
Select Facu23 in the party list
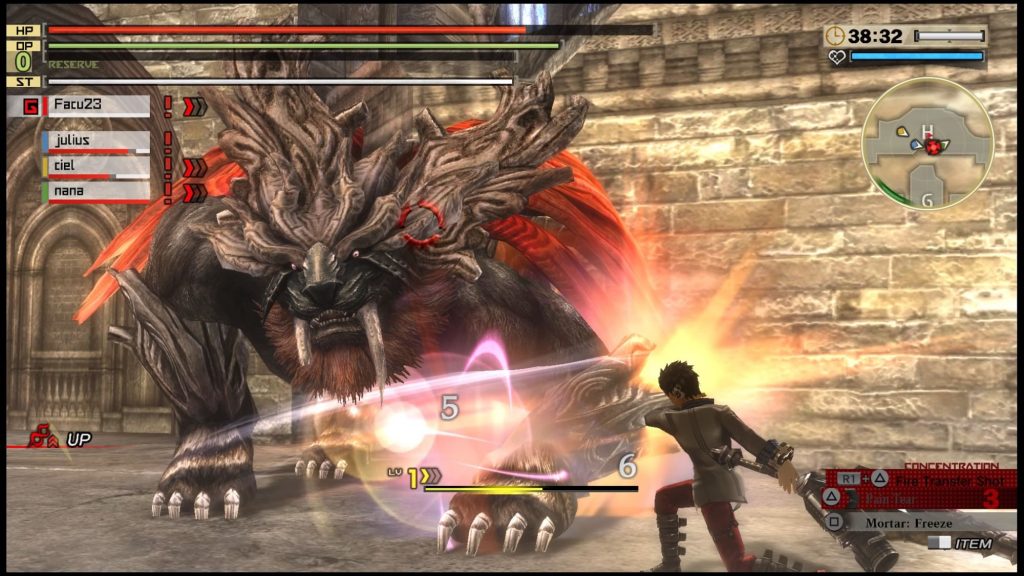tap(97, 106)
